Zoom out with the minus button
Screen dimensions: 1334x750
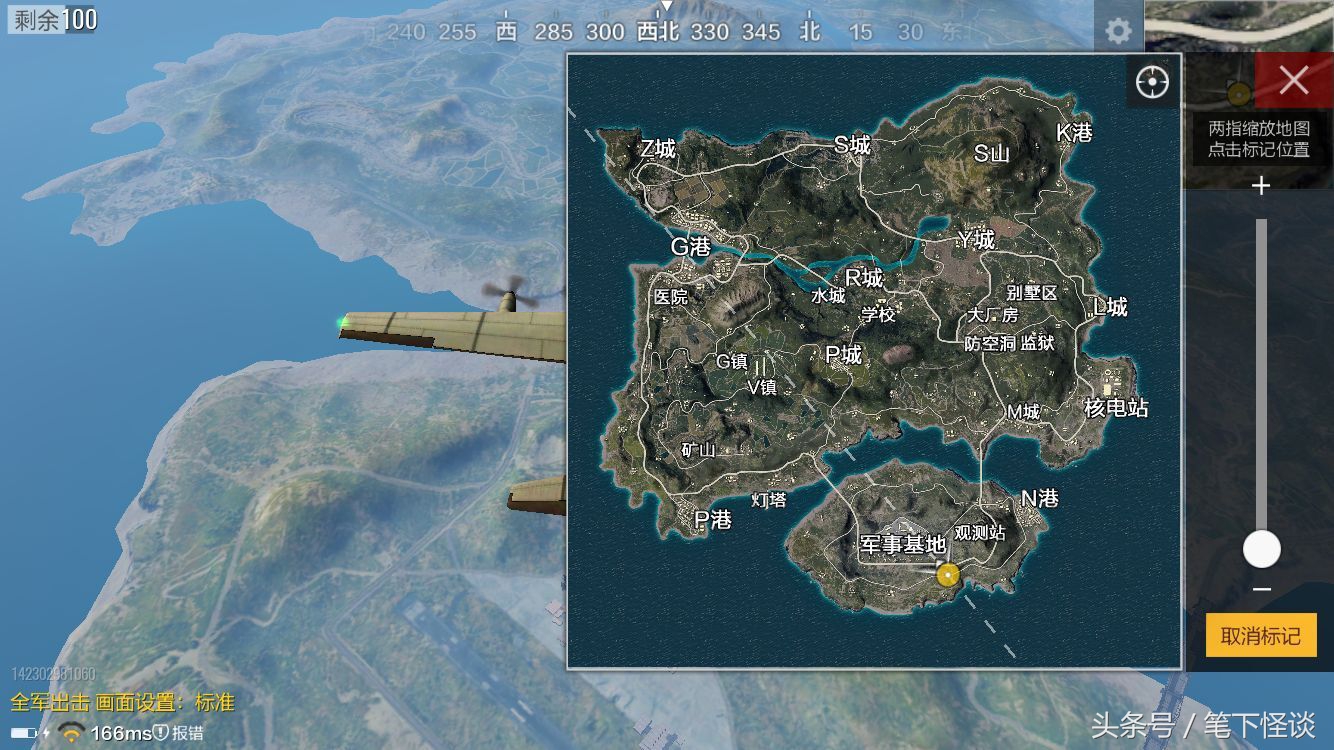tap(1261, 589)
